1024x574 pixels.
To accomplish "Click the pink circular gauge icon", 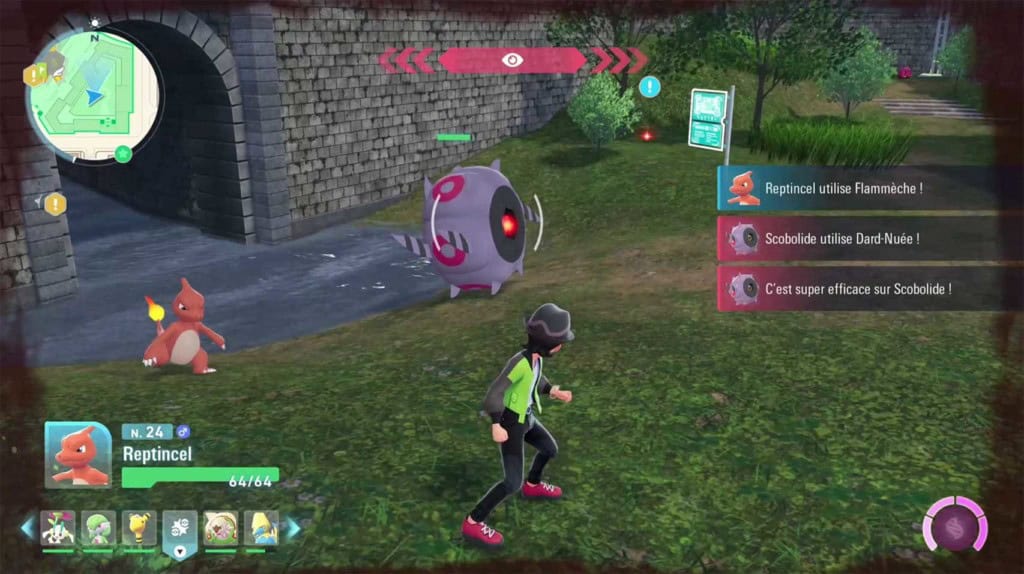I will tap(954, 524).
